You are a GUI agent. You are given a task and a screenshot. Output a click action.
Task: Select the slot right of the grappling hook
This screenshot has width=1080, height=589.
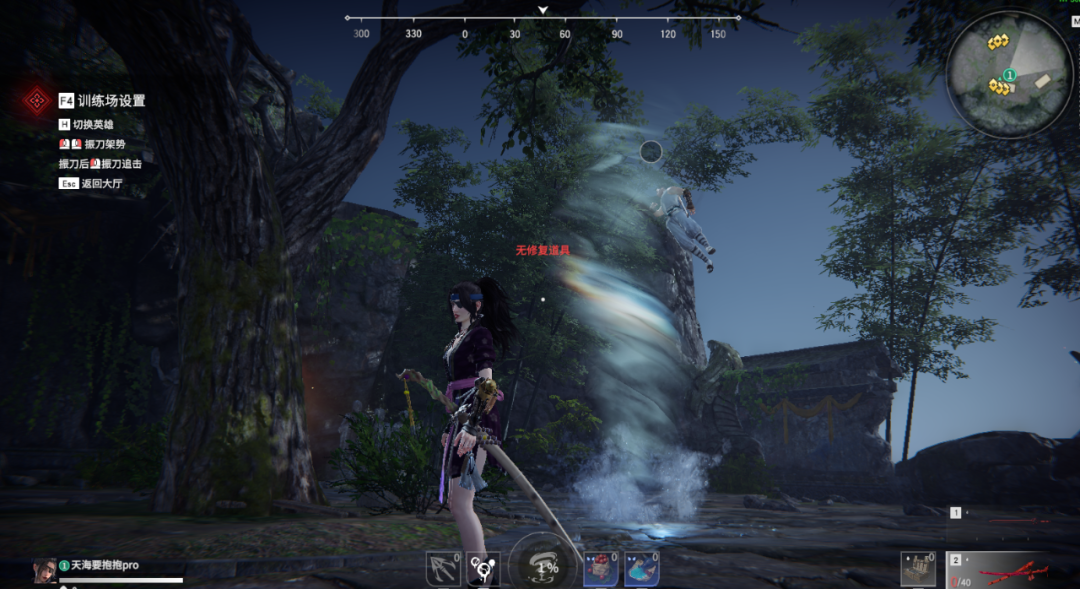[484, 569]
